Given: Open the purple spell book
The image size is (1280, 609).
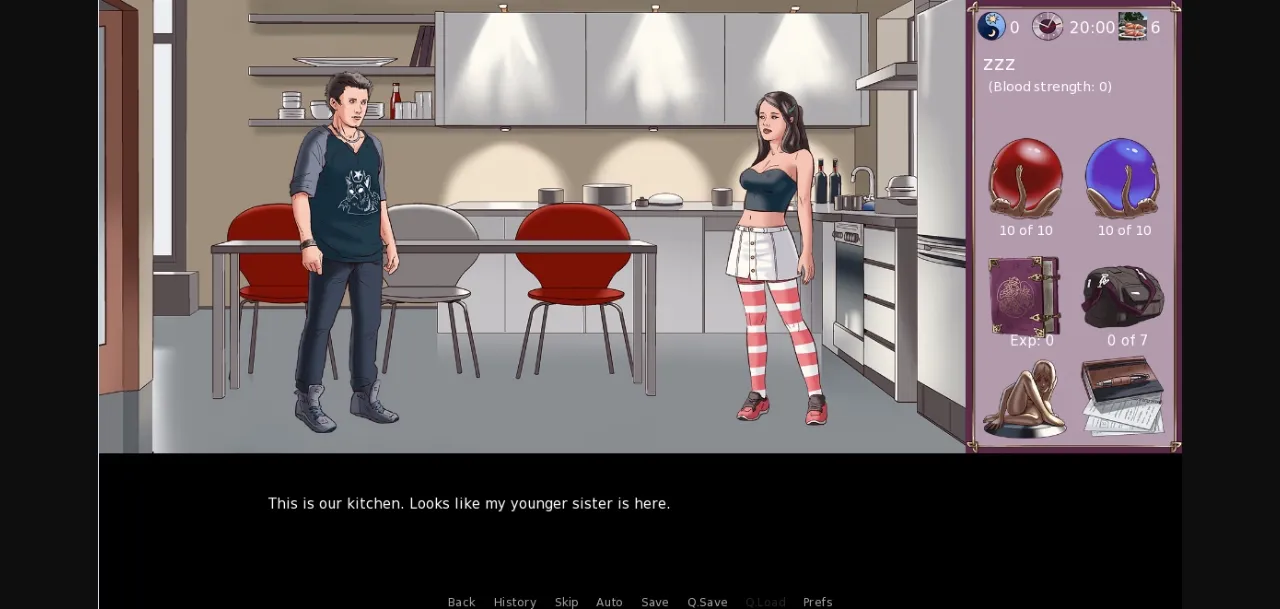Looking at the screenshot, I should [x=1024, y=295].
